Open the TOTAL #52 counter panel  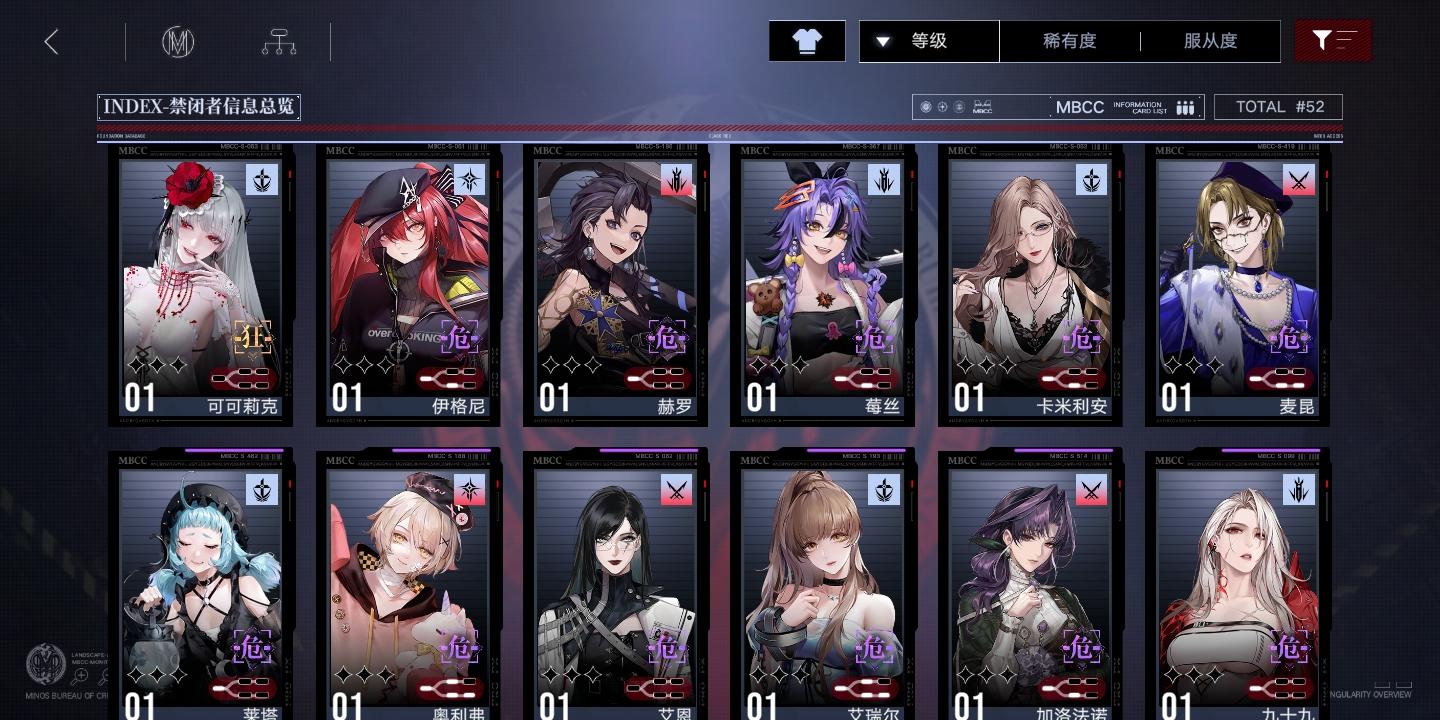[1278, 107]
